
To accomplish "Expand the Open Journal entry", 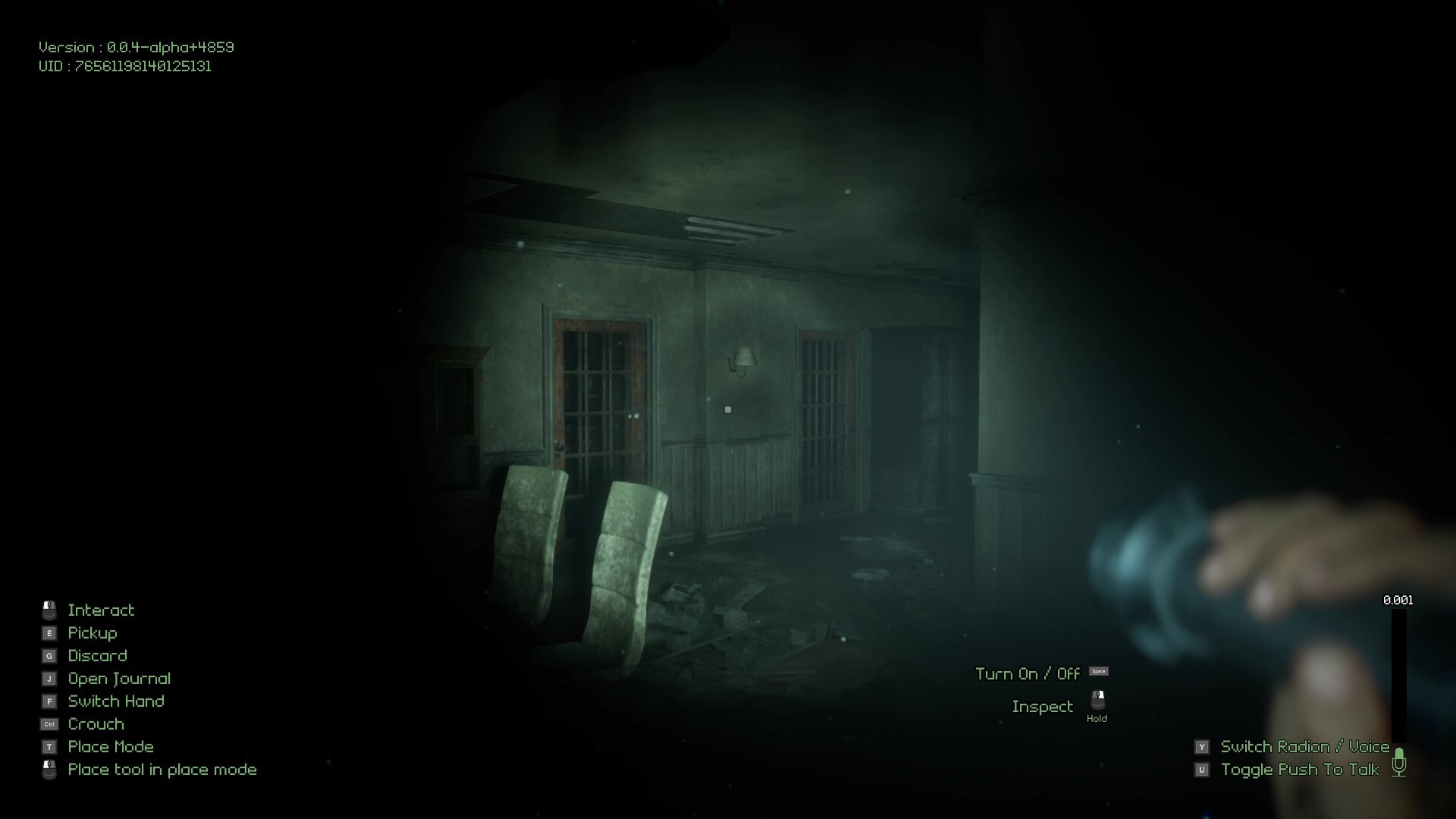I will [x=118, y=678].
